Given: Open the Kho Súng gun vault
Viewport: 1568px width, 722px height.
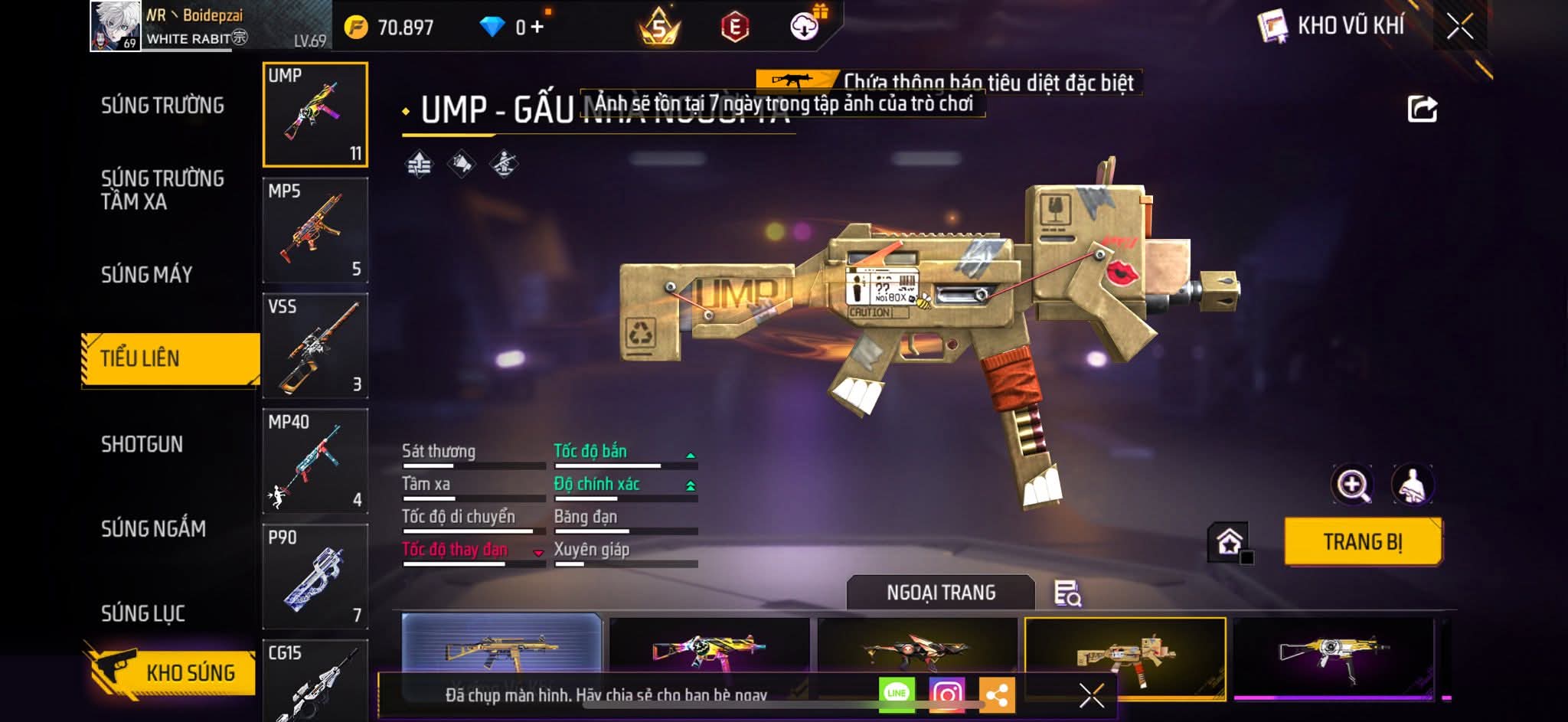Looking at the screenshot, I should pyautogui.click(x=170, y=672).
